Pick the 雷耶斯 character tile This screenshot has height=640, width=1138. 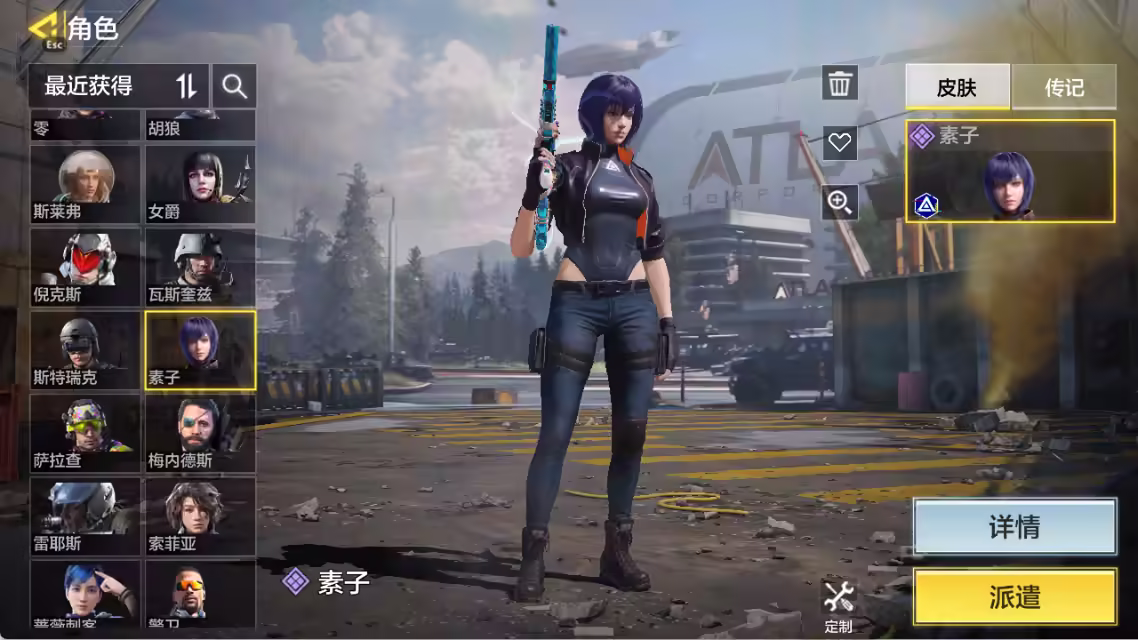click(85, 515)
